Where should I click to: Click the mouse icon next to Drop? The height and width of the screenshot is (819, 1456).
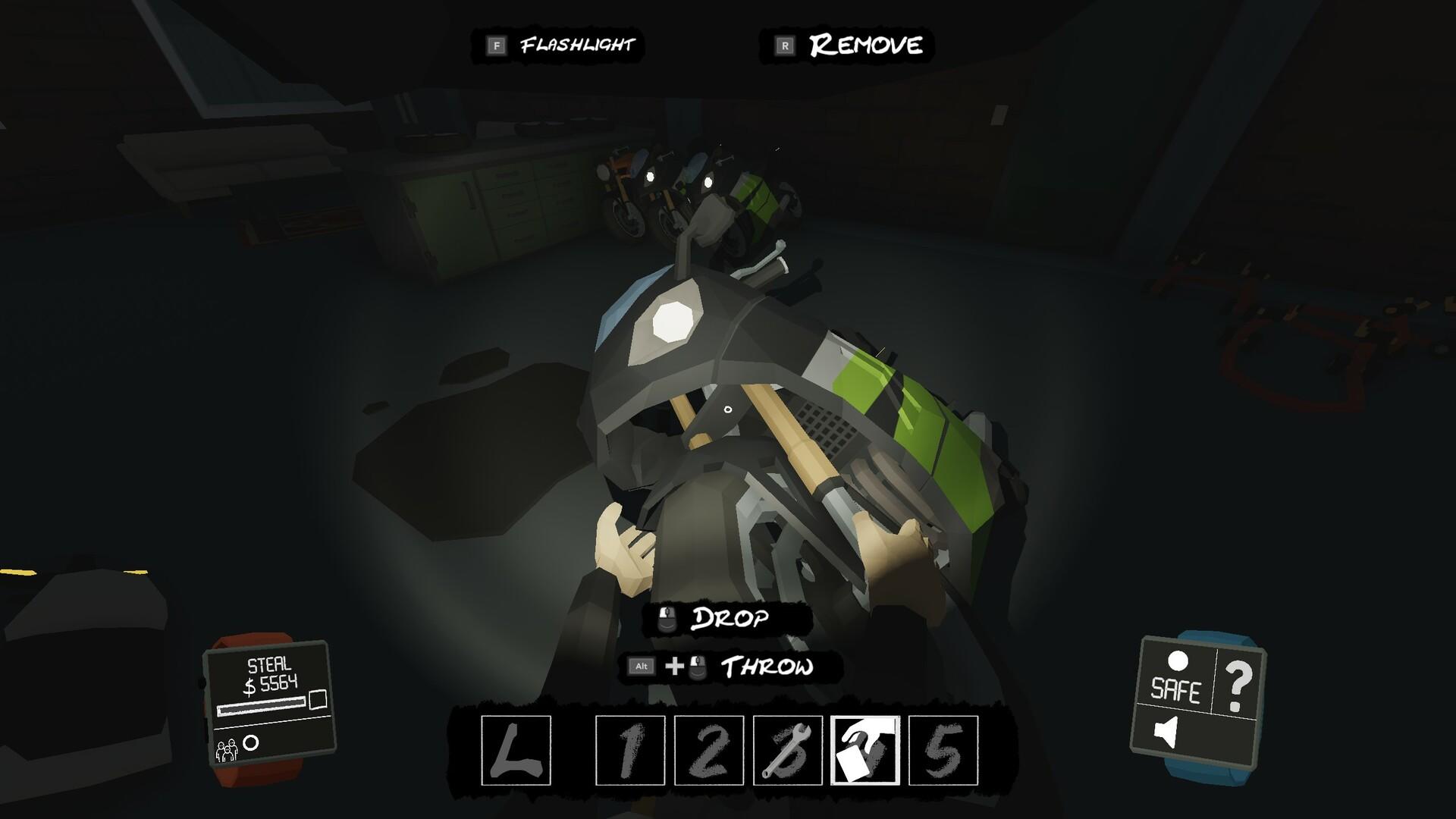(x=667, y=619)
